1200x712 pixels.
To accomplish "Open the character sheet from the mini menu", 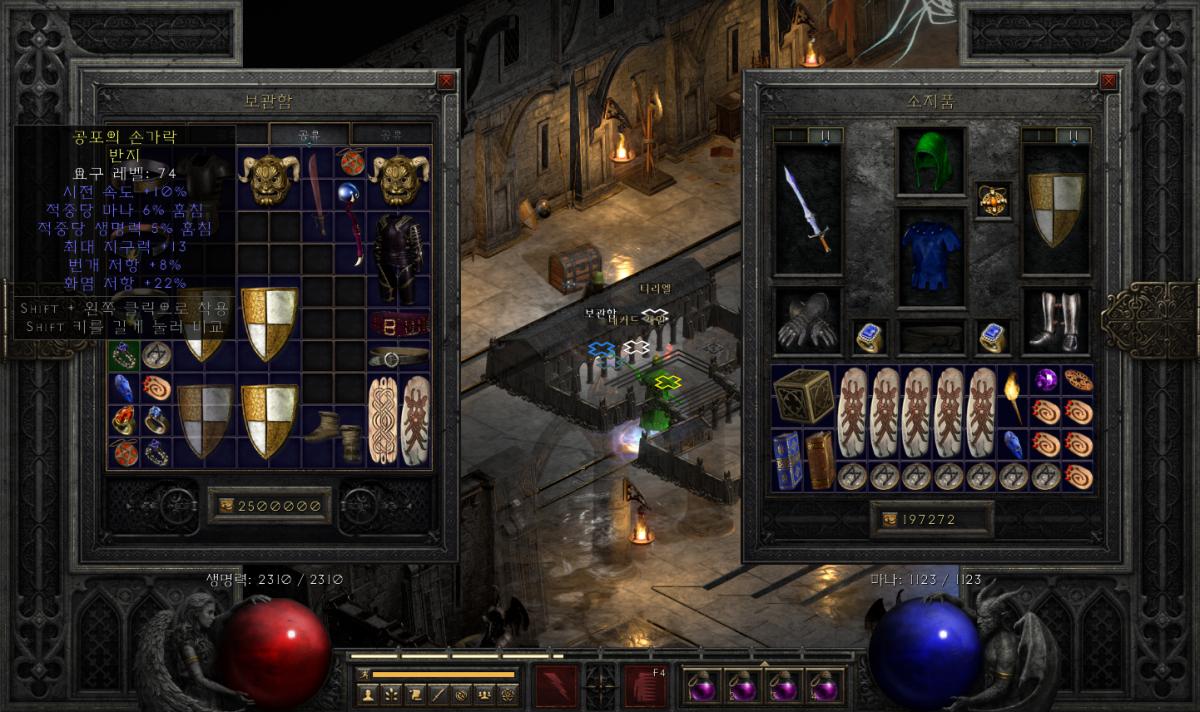I will [368, 693].
